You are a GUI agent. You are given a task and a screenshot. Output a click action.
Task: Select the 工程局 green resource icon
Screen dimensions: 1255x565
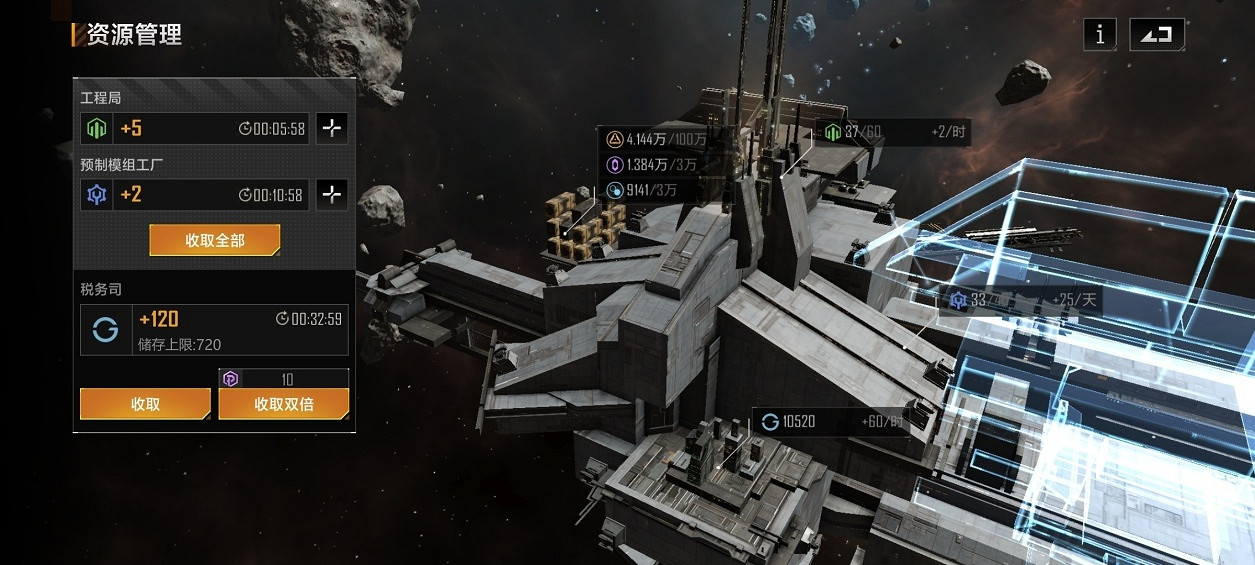tap(97, 128)
